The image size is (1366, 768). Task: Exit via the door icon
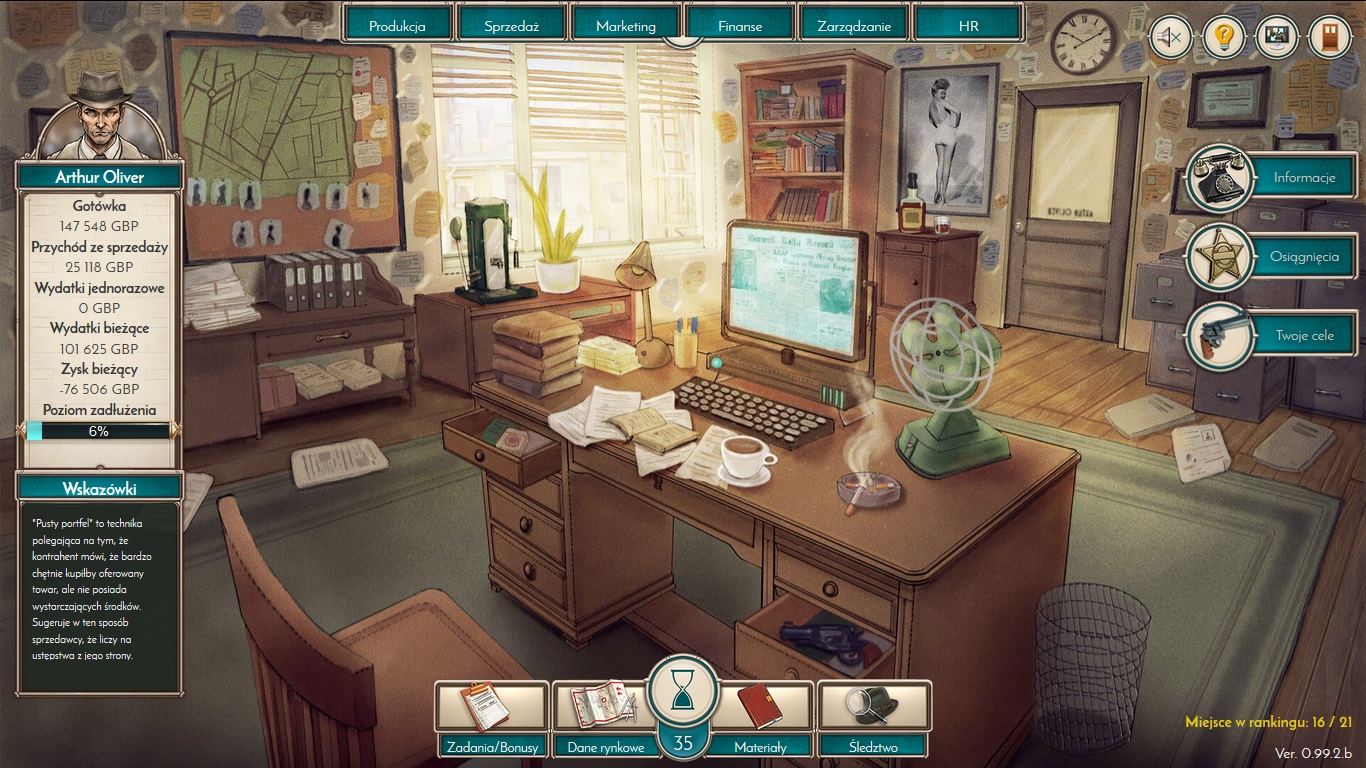pos(1329,39)
